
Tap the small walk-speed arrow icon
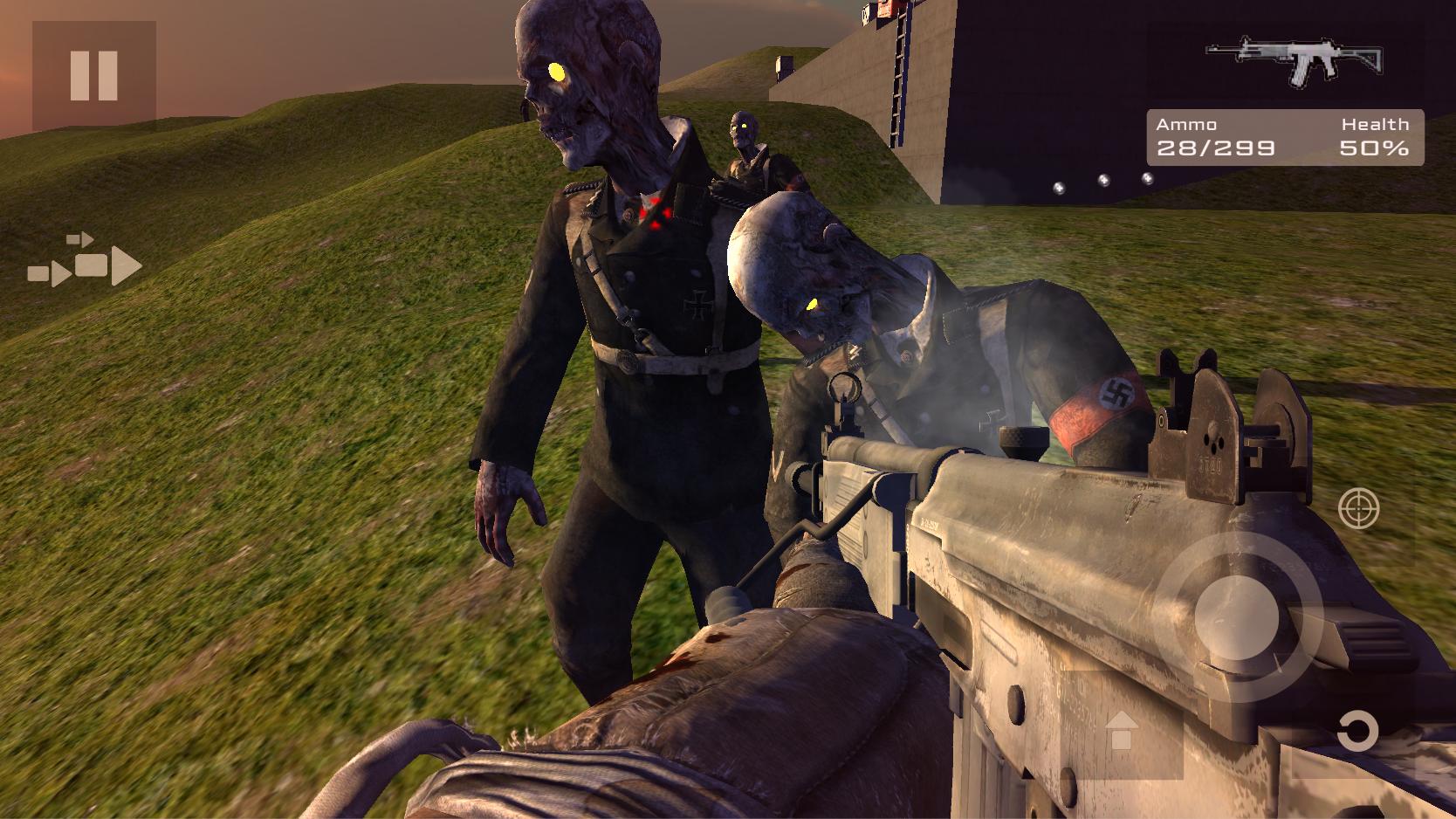pyautogui.click(x=79, y=237)
